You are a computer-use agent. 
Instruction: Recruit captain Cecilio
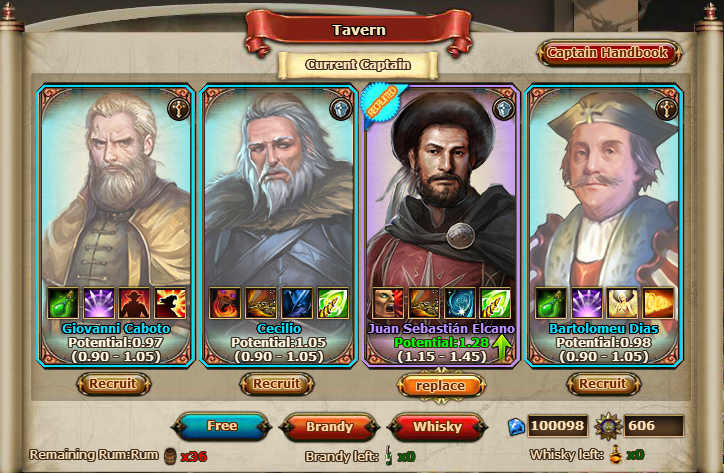(x=277, y=384)
